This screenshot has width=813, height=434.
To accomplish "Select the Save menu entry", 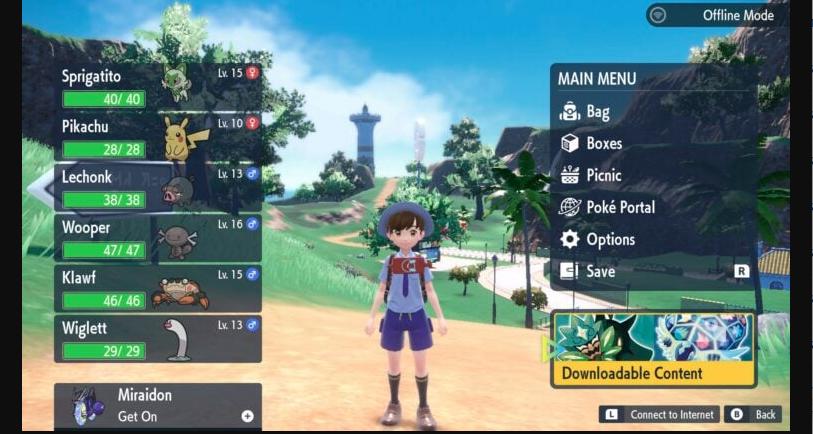I will pyautogui.click(x=601, y=271).
